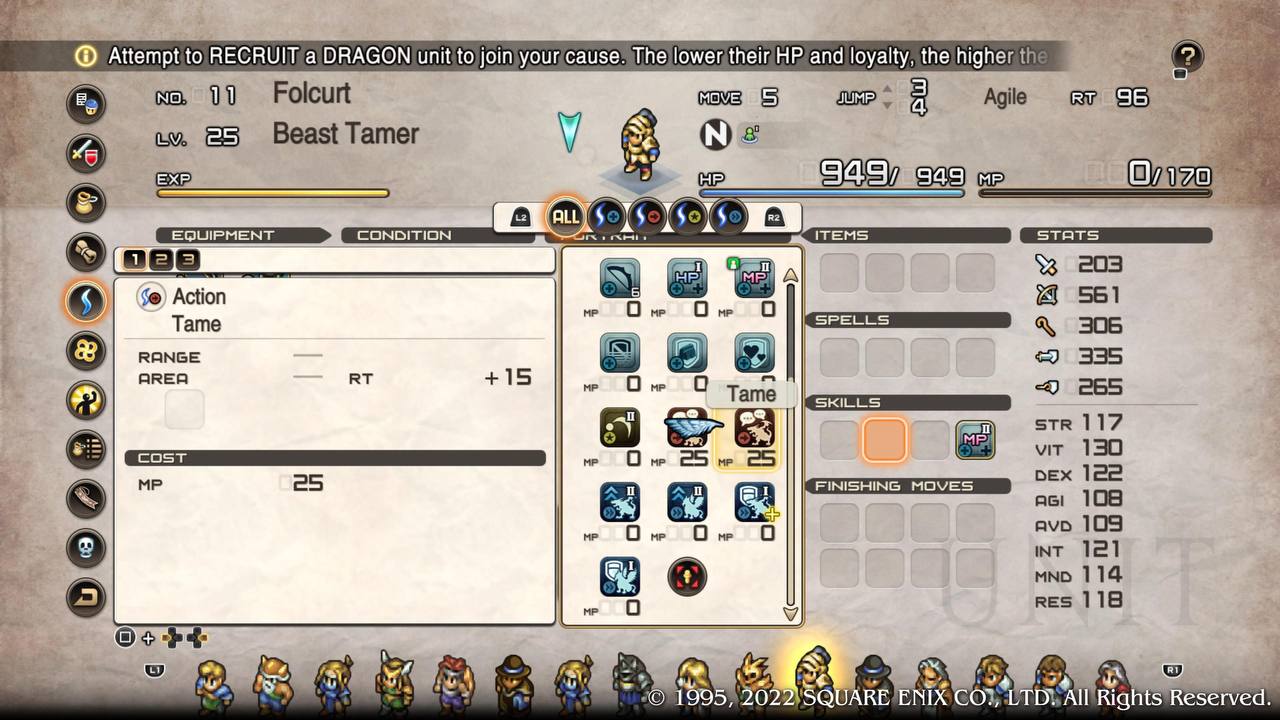Select the red skill category filter tab
Viewport: 1280px width, 720px height.
click(648, 216)
